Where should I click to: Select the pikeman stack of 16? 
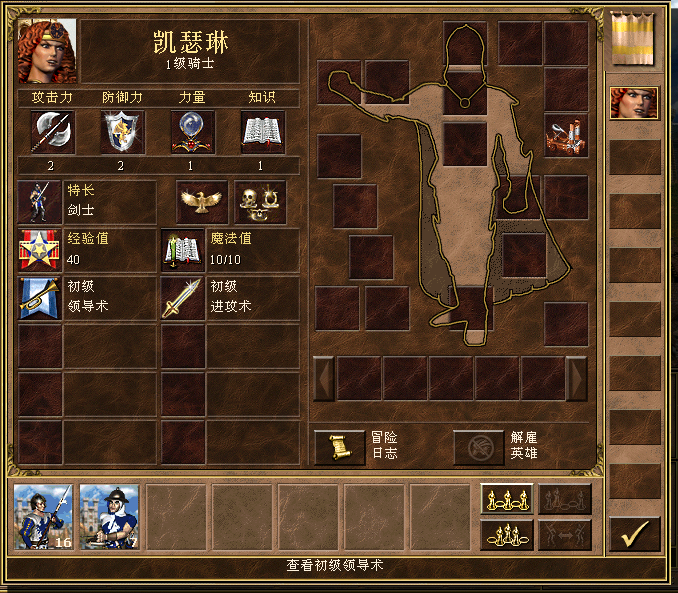pos(43,517)
